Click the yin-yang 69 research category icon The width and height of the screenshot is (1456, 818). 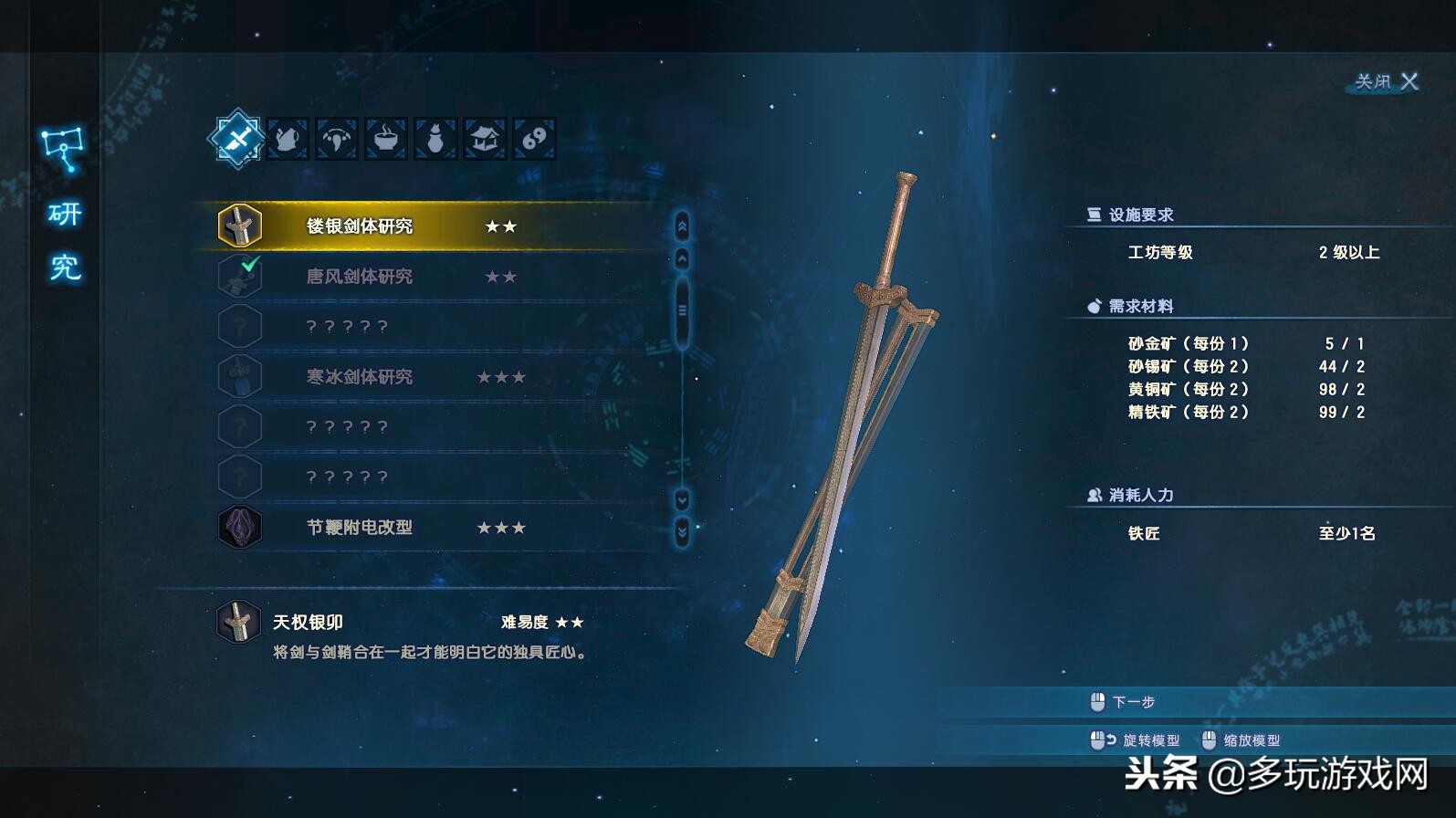(533, 139)
